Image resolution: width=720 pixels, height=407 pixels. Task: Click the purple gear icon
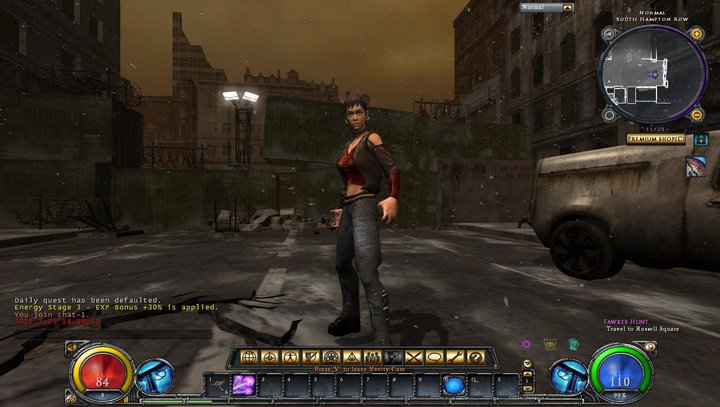527,344
